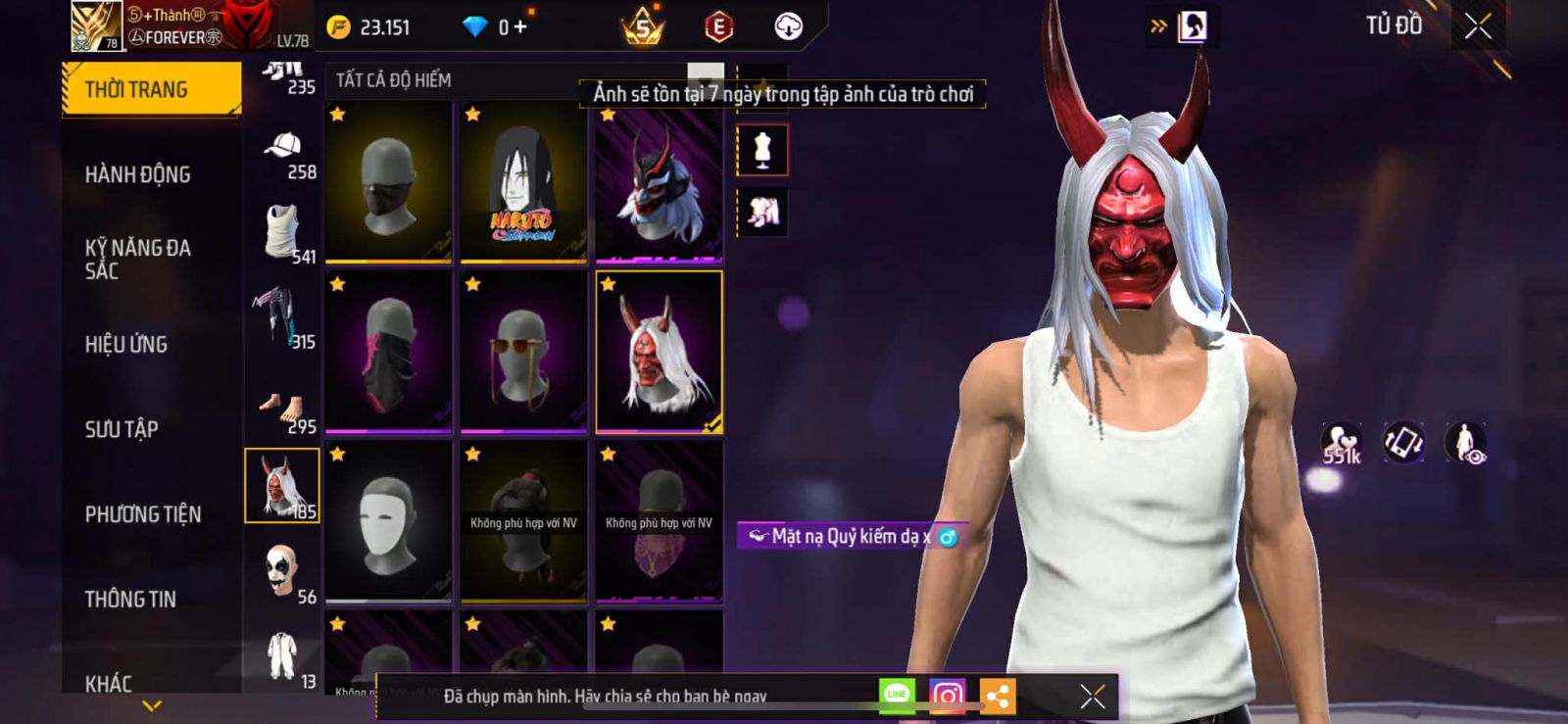This screenshot has height=724, width=1568.
Task: Choose the Naruto Orochimaru mask item
Action: pos(523,183)
